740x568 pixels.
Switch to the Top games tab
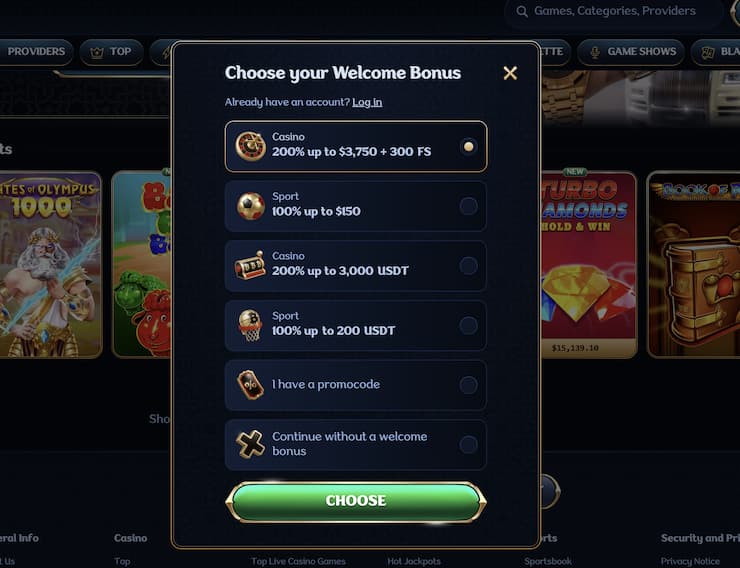coord(111,51)
